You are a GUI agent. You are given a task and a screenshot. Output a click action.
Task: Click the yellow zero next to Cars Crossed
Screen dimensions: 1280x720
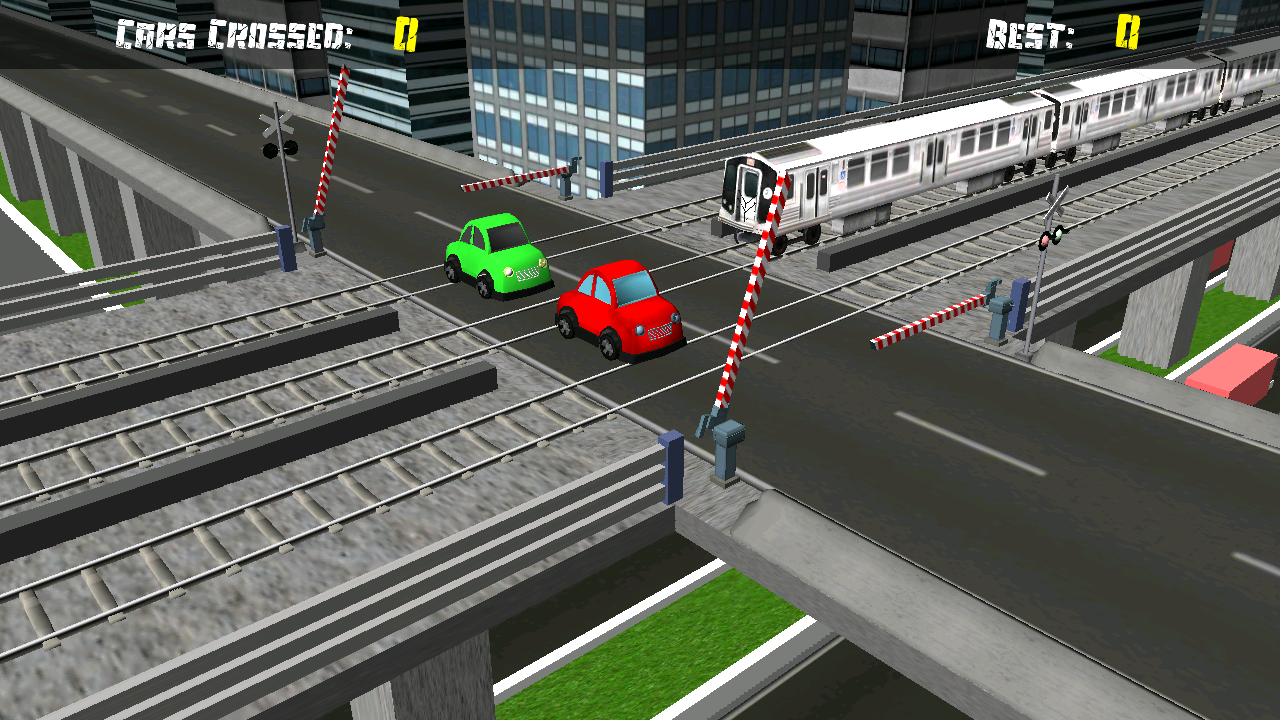click(x=404, y=31)
